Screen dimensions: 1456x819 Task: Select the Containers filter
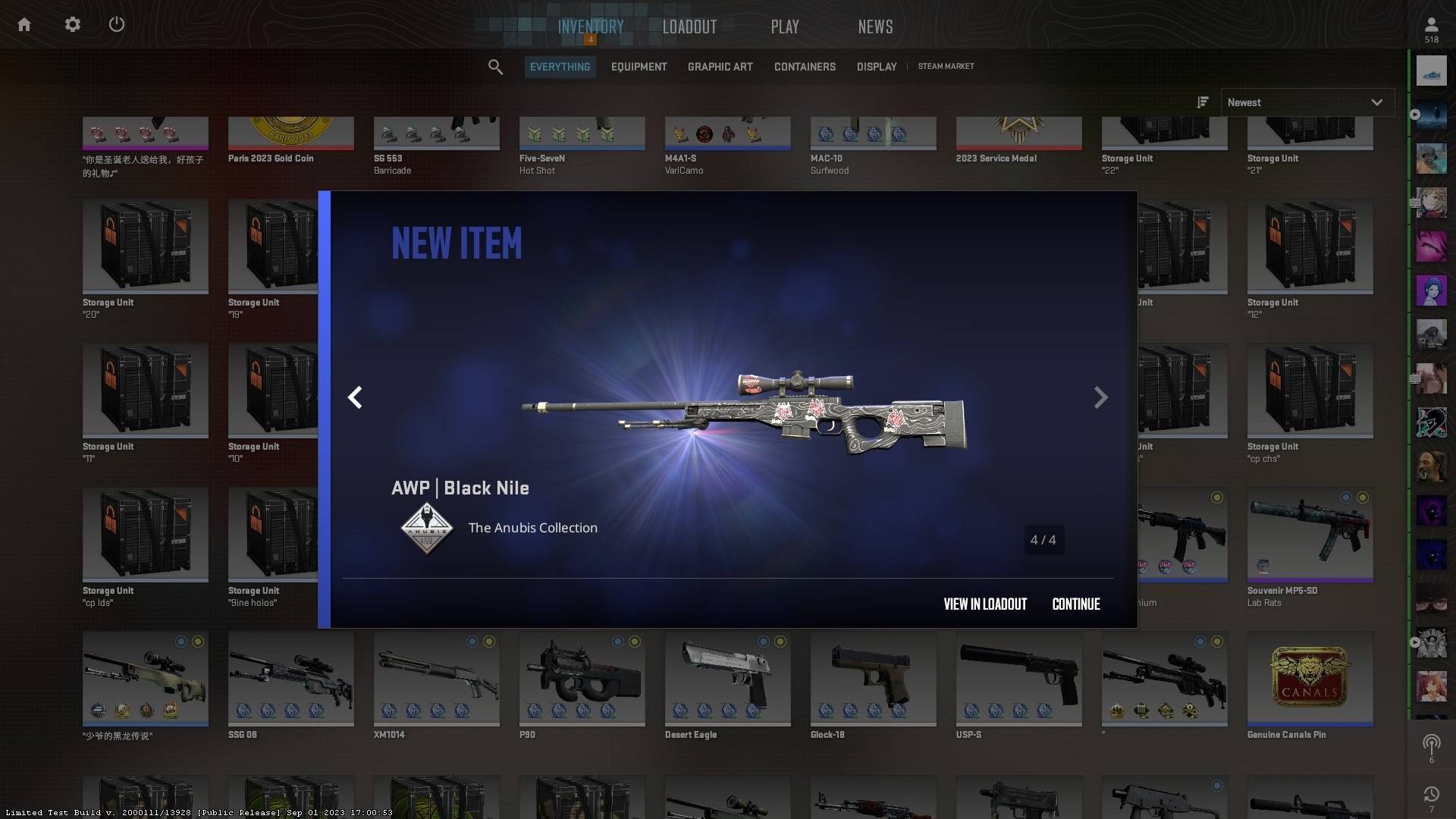coord(805,67)
